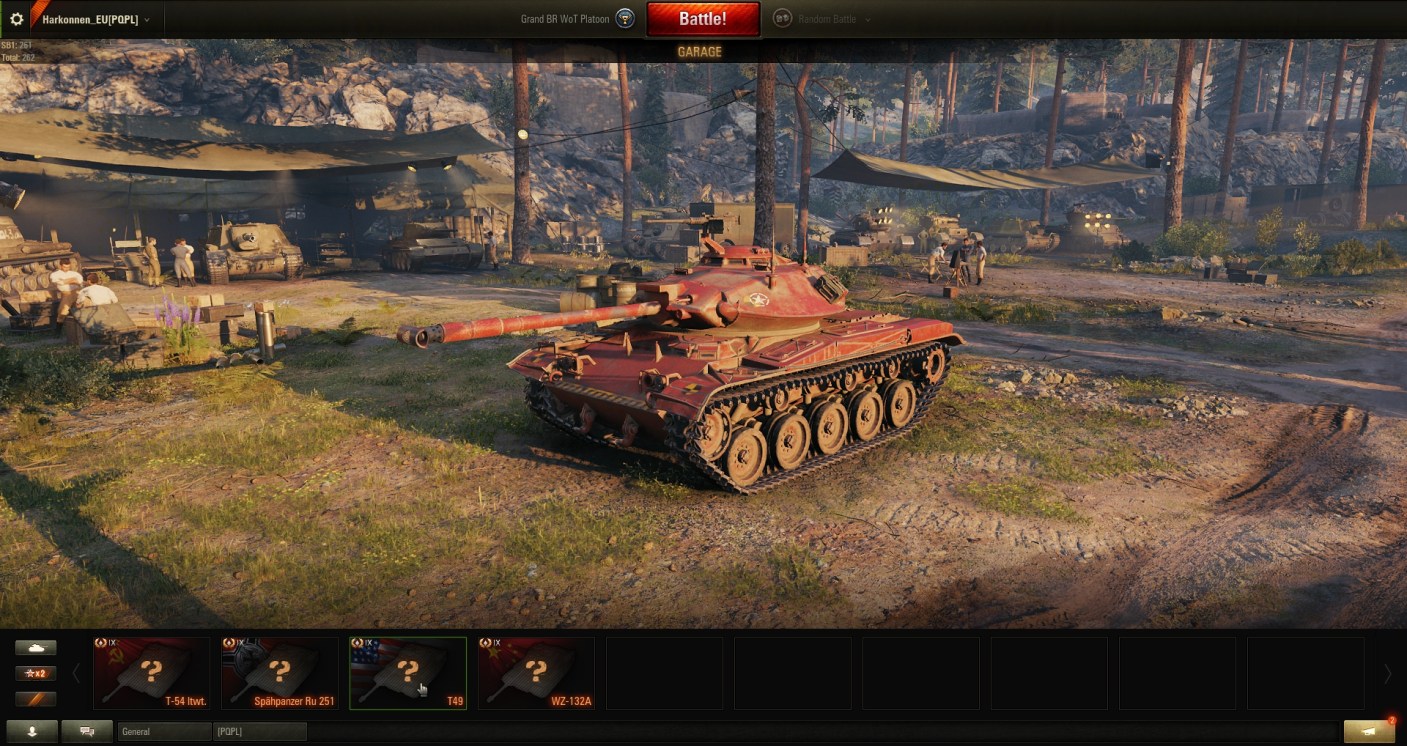
Task: Choose the Spähpanzer Ru 251 tank card
Action: click(280, 673)
